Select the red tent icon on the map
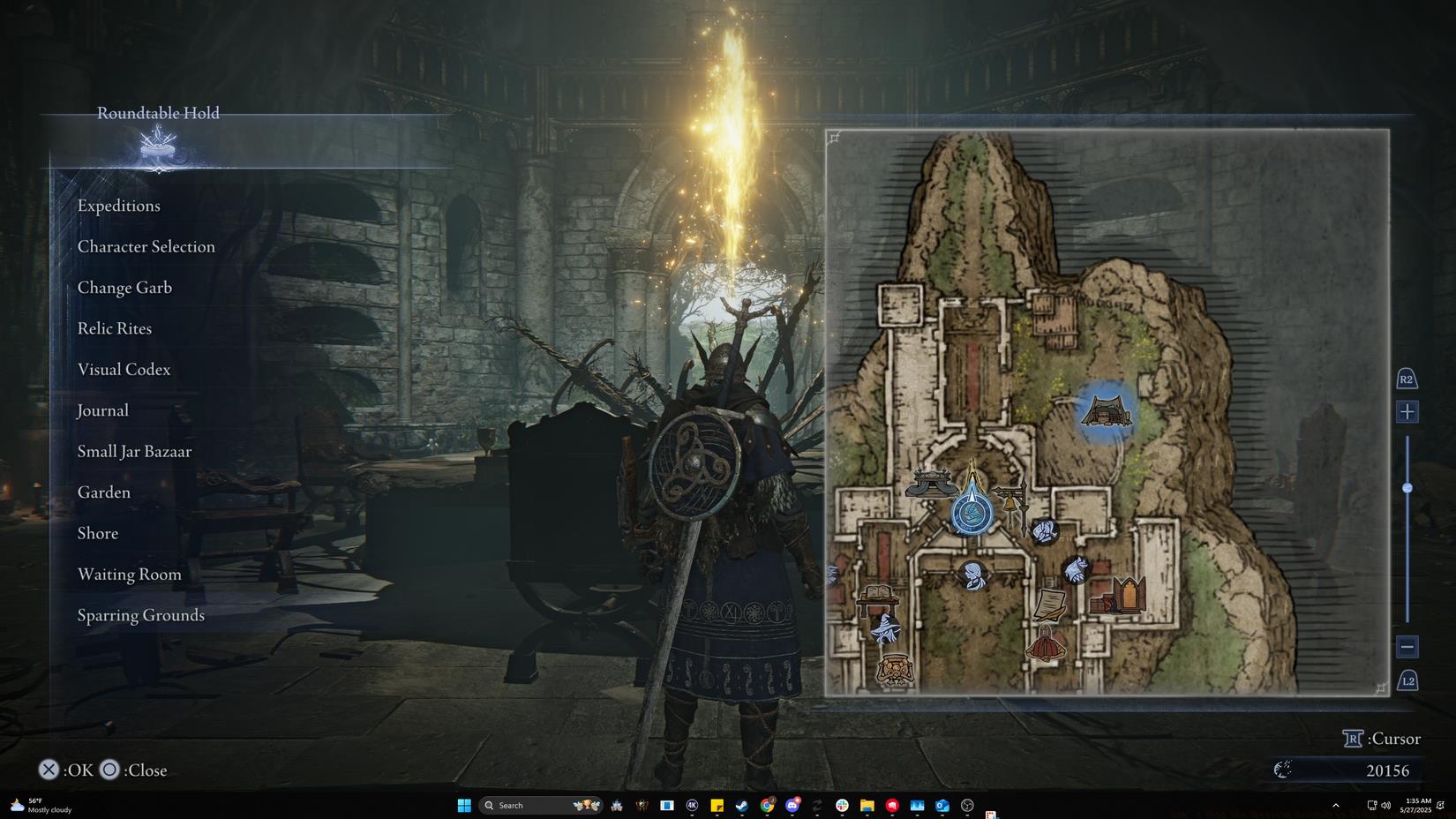Viewport: 1456px width, 819px height. pos(1045,643)
